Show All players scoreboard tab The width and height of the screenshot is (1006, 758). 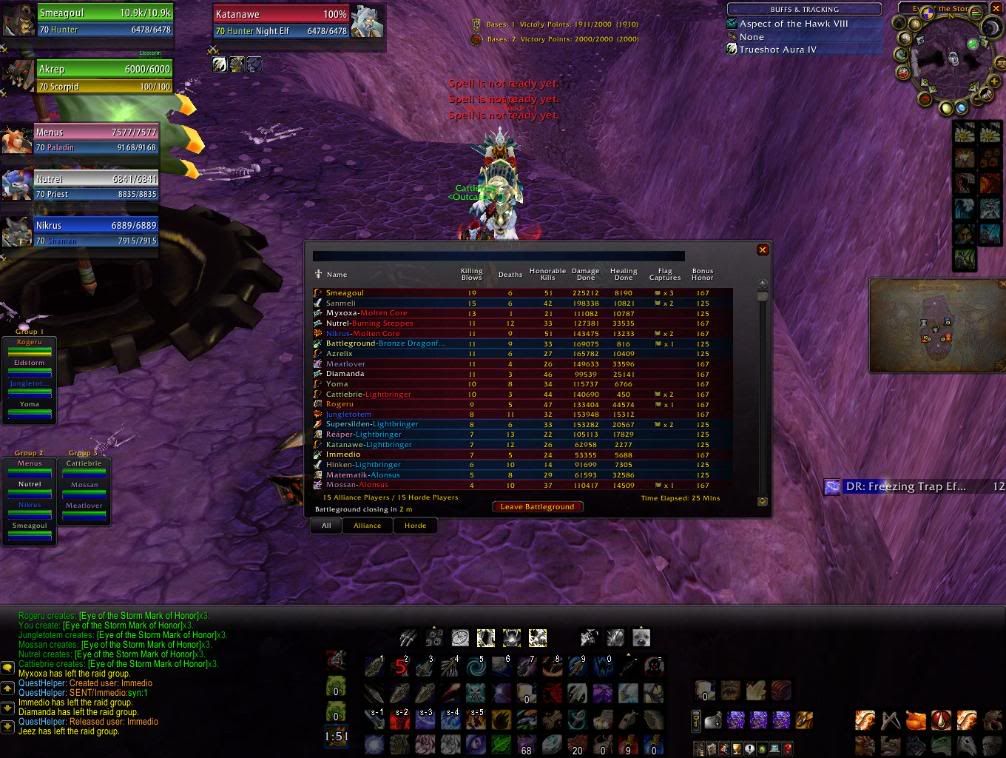(326, 525)
